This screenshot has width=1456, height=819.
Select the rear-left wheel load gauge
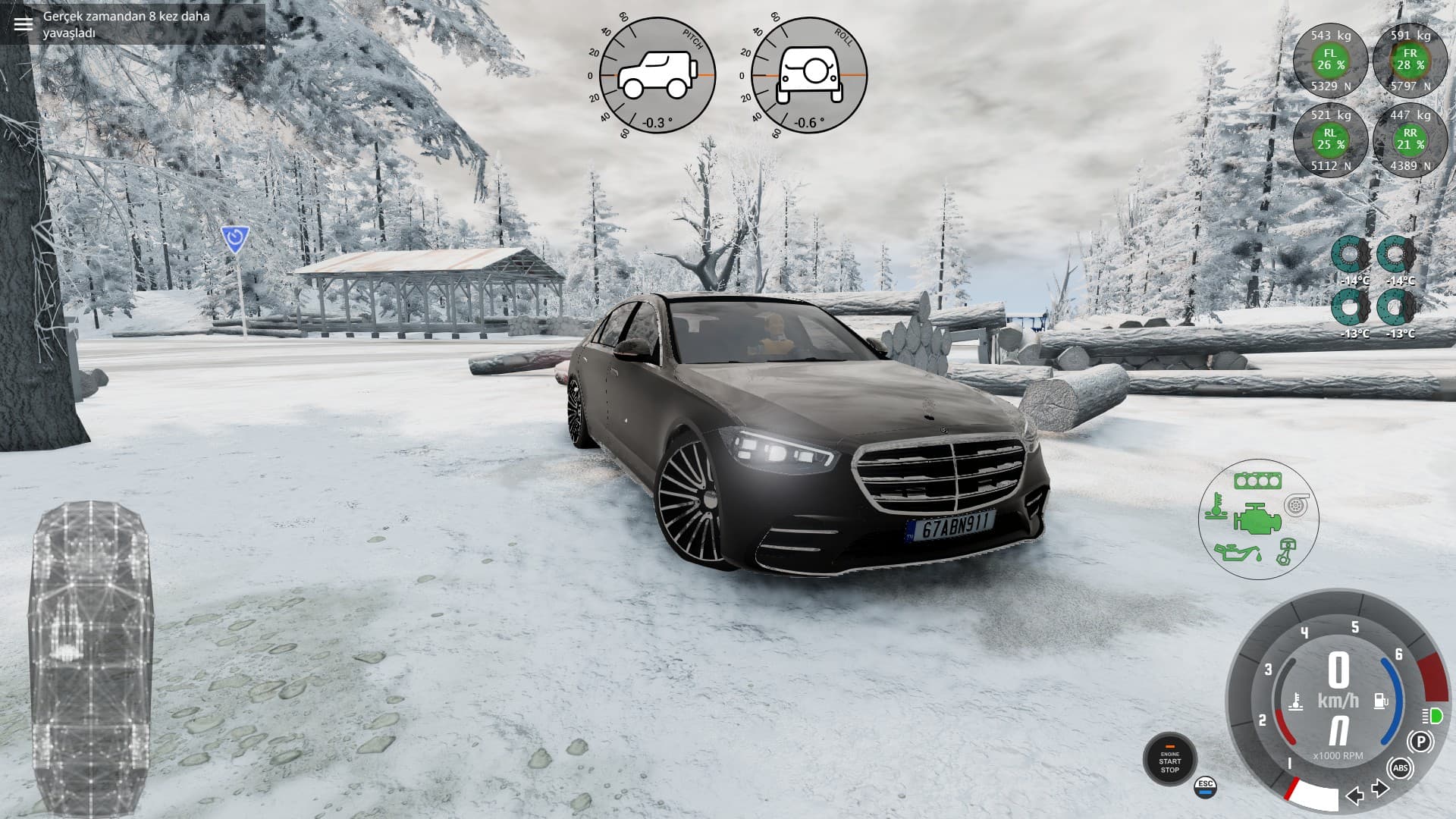[x=1330, y=140]
